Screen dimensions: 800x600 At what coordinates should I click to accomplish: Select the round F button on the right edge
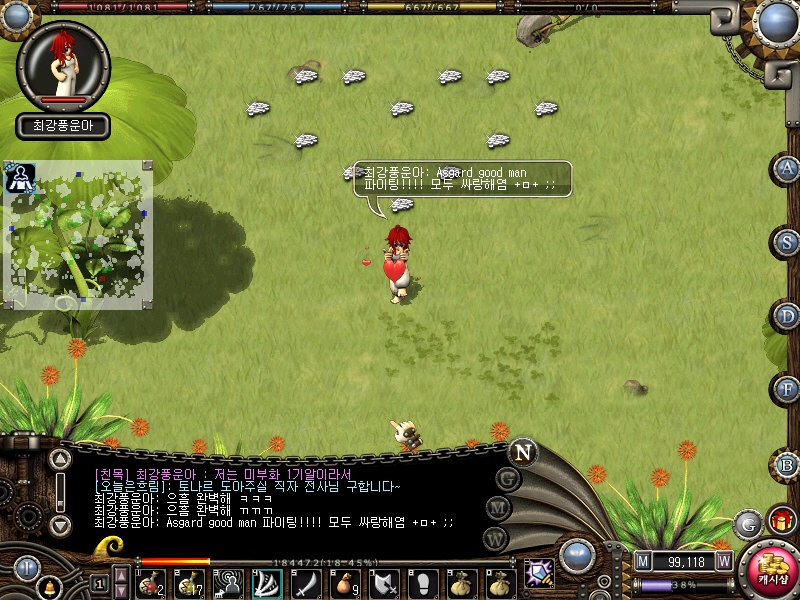point(788,389)
